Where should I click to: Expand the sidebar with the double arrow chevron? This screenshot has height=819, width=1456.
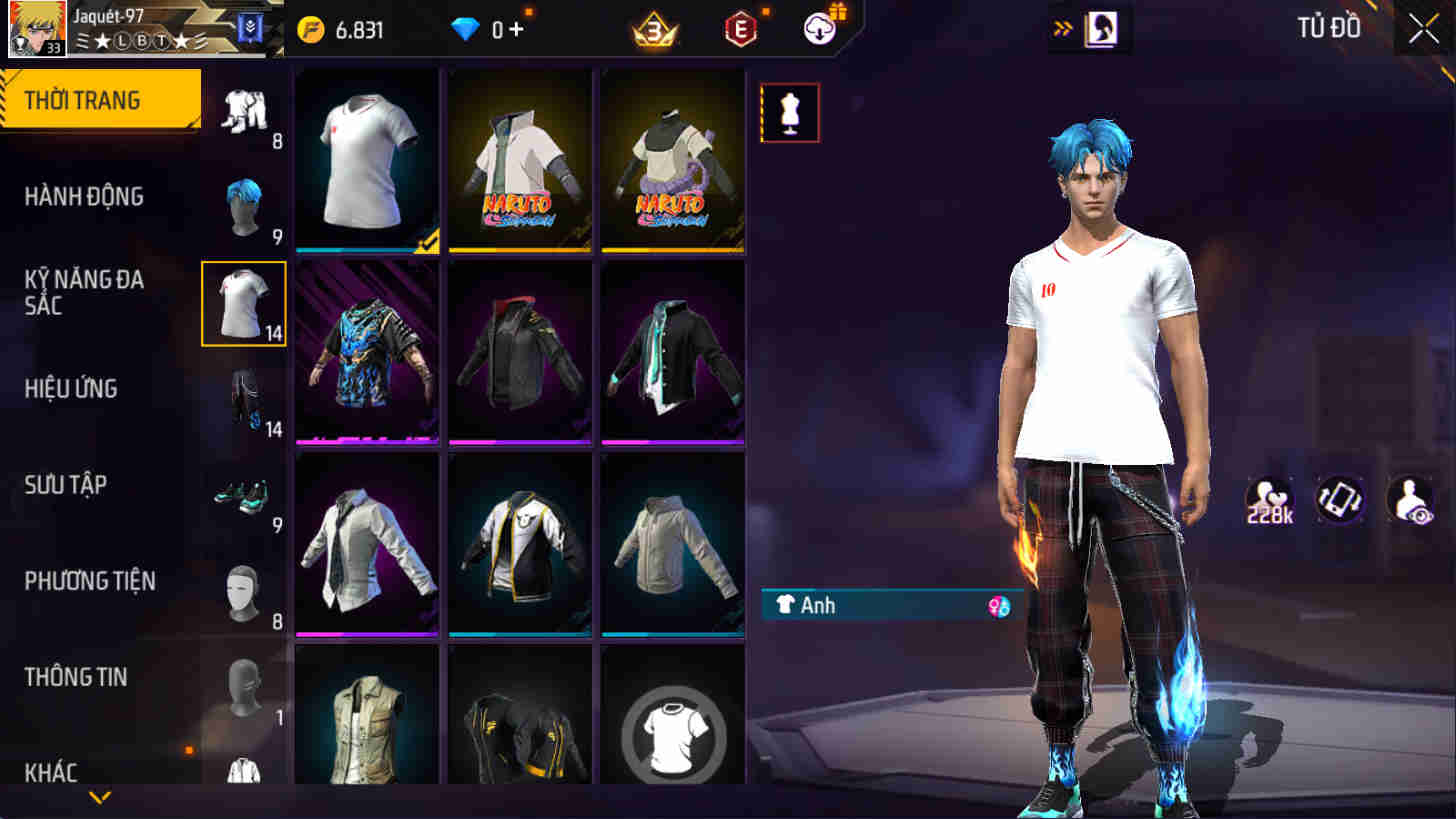pyautogui.click(x=1062, y=28)
